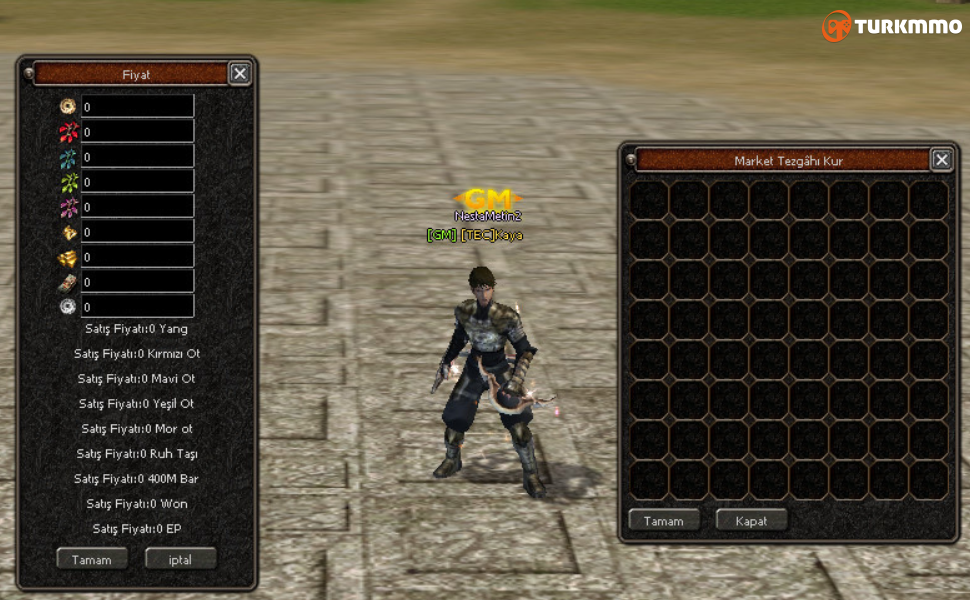Confirm prices with Tamam in Fiyat window
The image size is (970, 600).
click(x=91, y=559)
